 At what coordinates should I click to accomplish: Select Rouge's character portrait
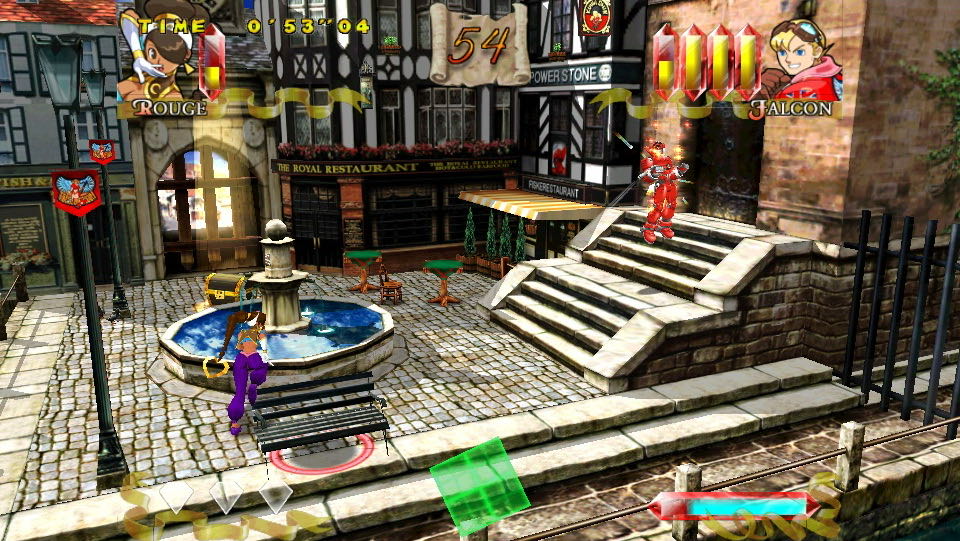point(155,57)
